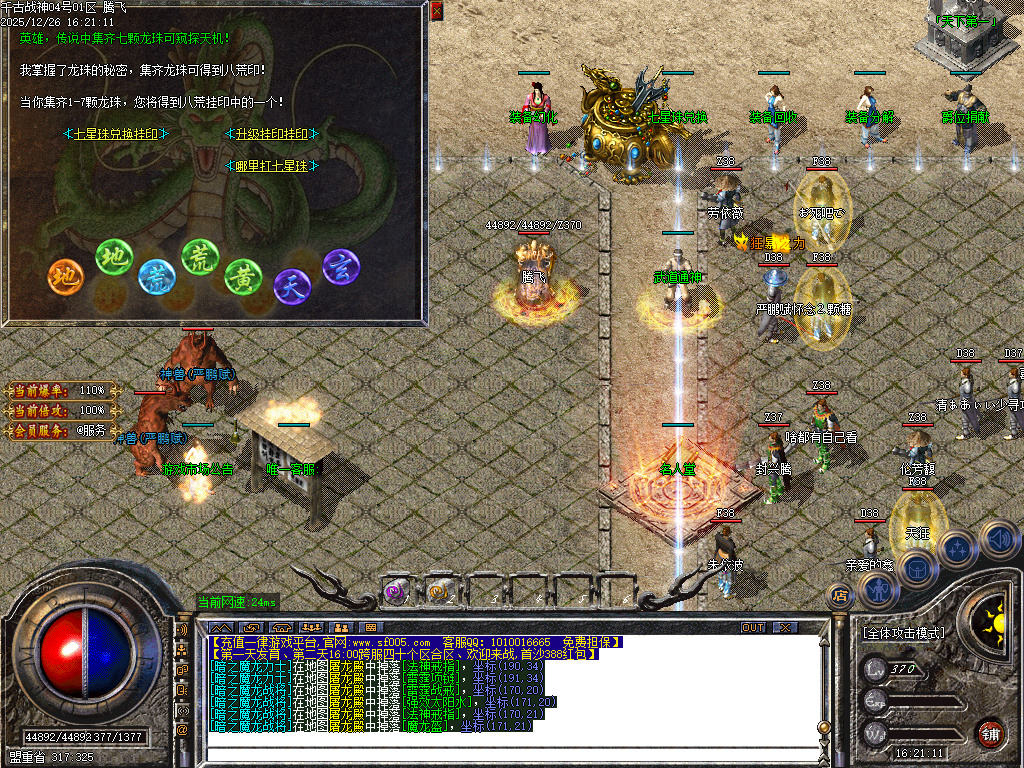Open the @ chat channel side button
Screen dimensions: 1024x768
(x=182, y=729)
